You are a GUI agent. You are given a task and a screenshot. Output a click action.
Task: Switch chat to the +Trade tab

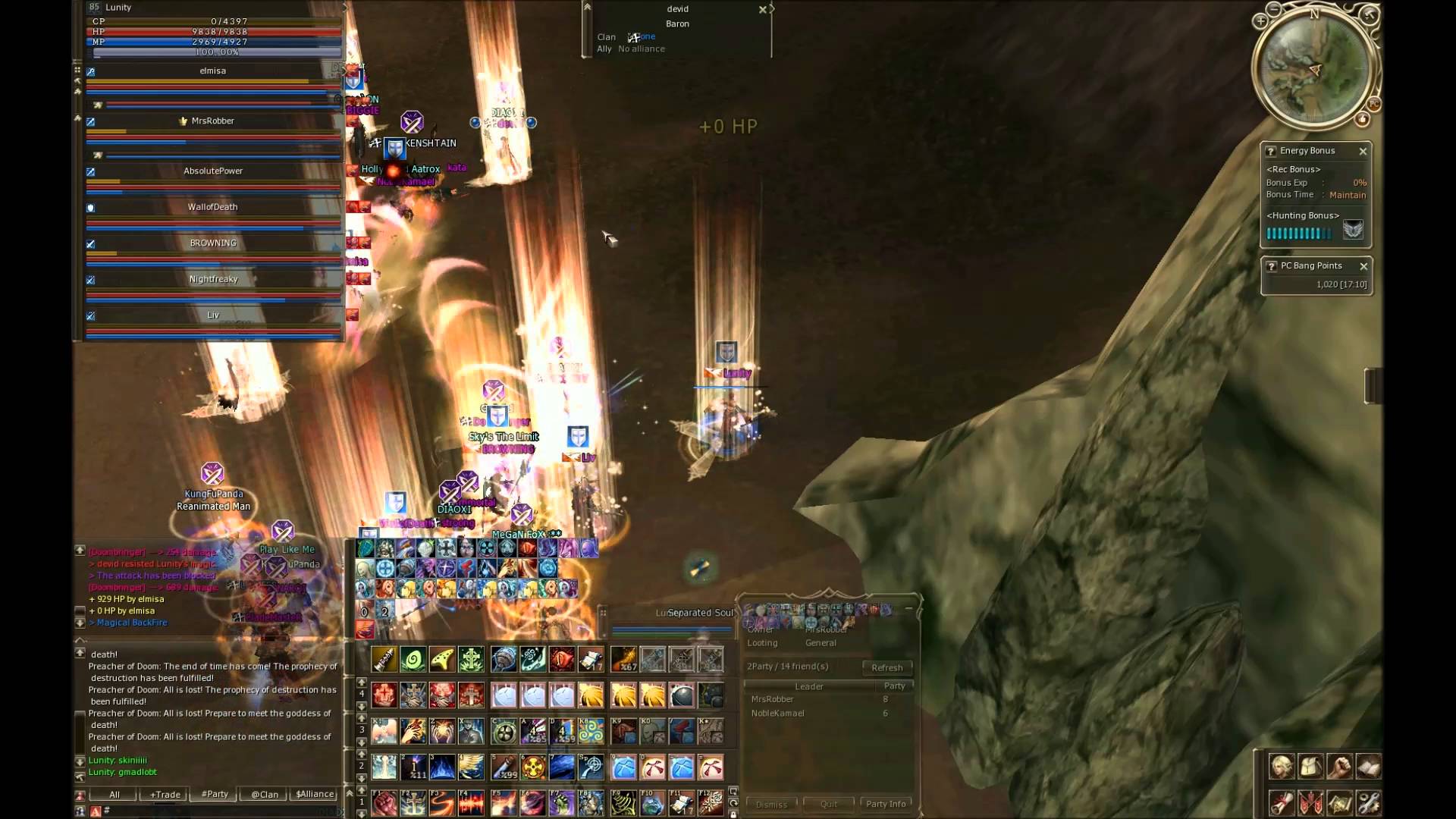click(x=165, y=794)
